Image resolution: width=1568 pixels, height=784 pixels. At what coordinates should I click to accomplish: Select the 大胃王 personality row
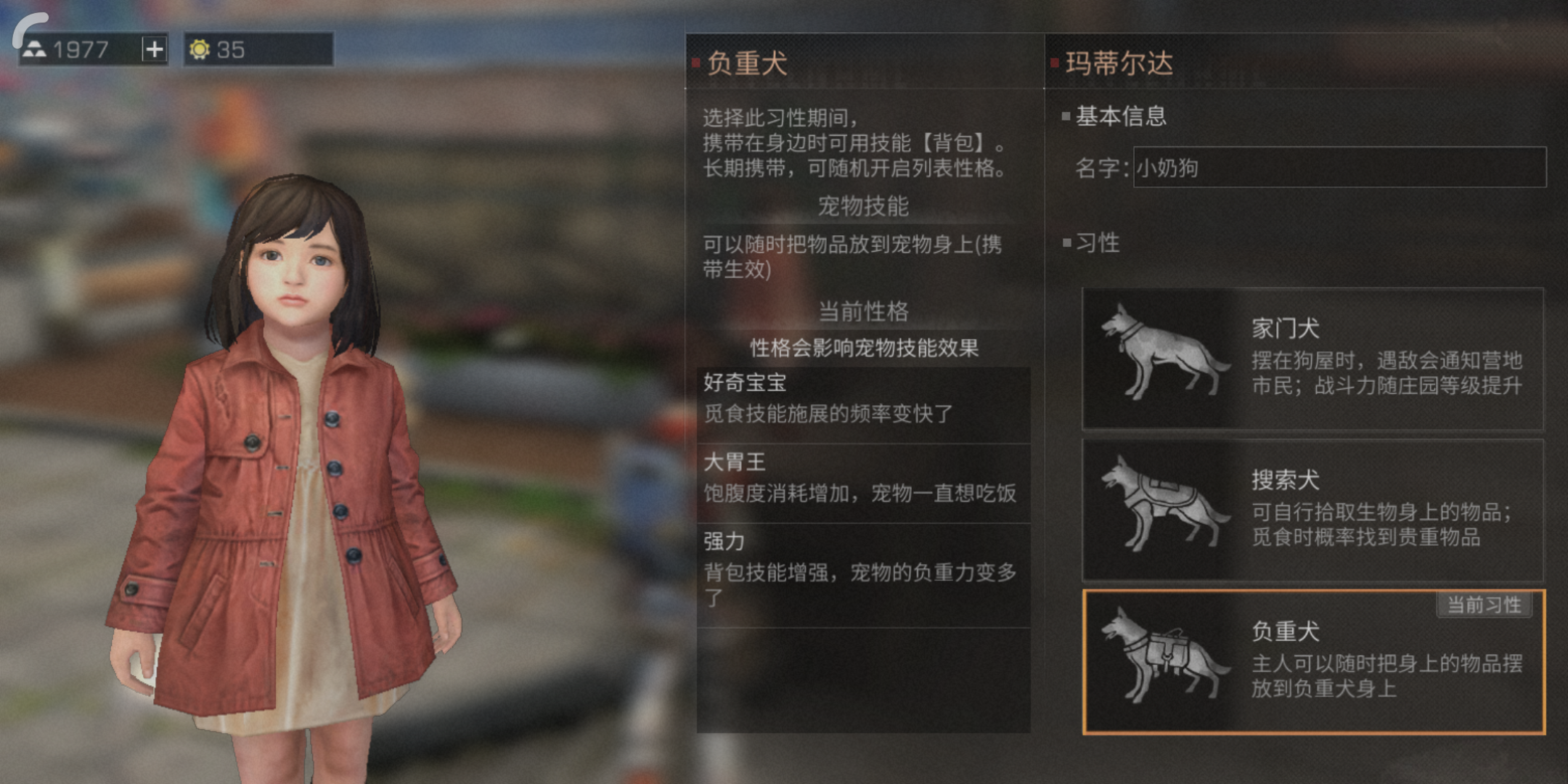pos(862,479)
